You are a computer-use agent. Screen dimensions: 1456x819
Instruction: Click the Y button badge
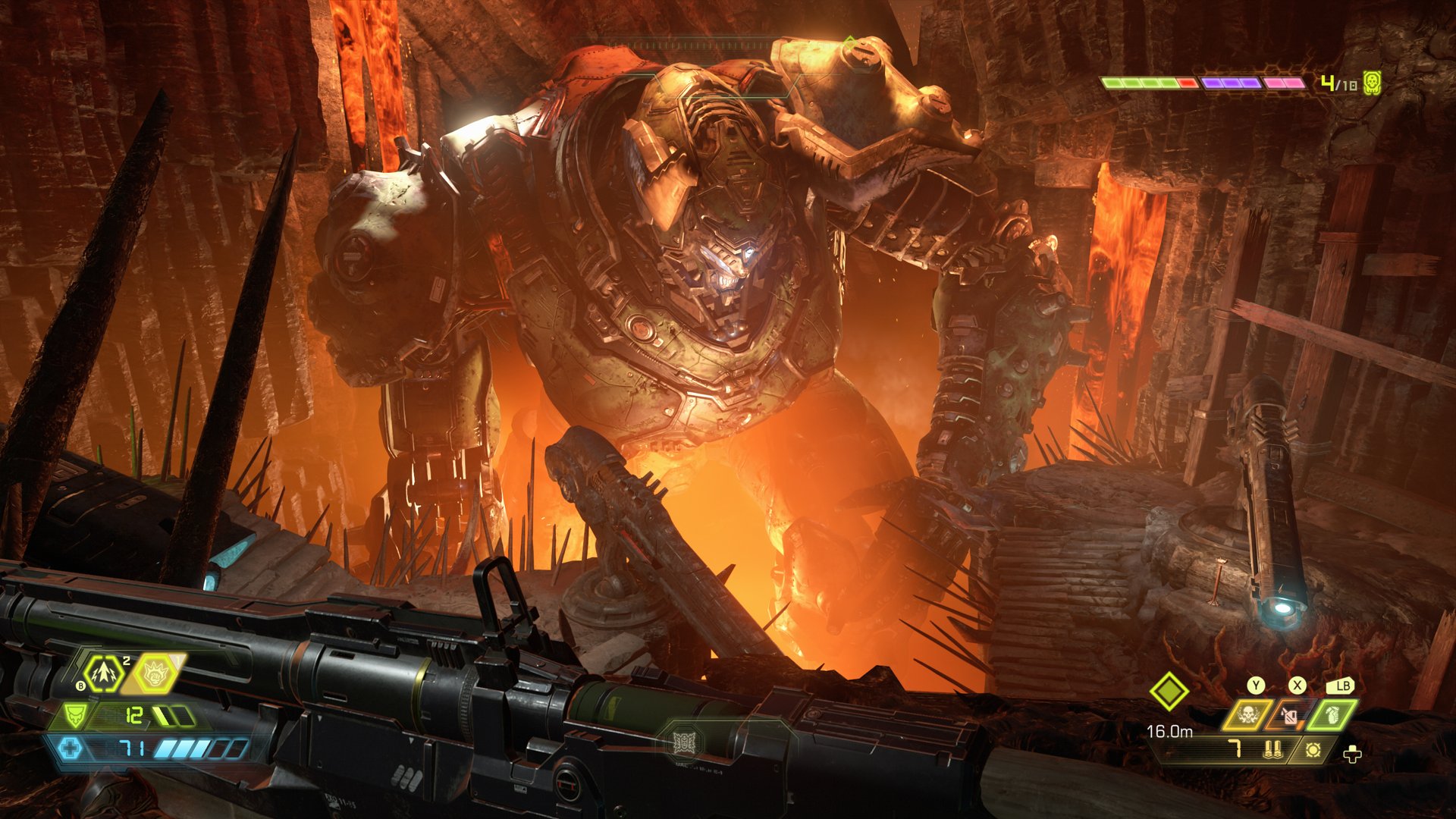[x=1254, y=684]
